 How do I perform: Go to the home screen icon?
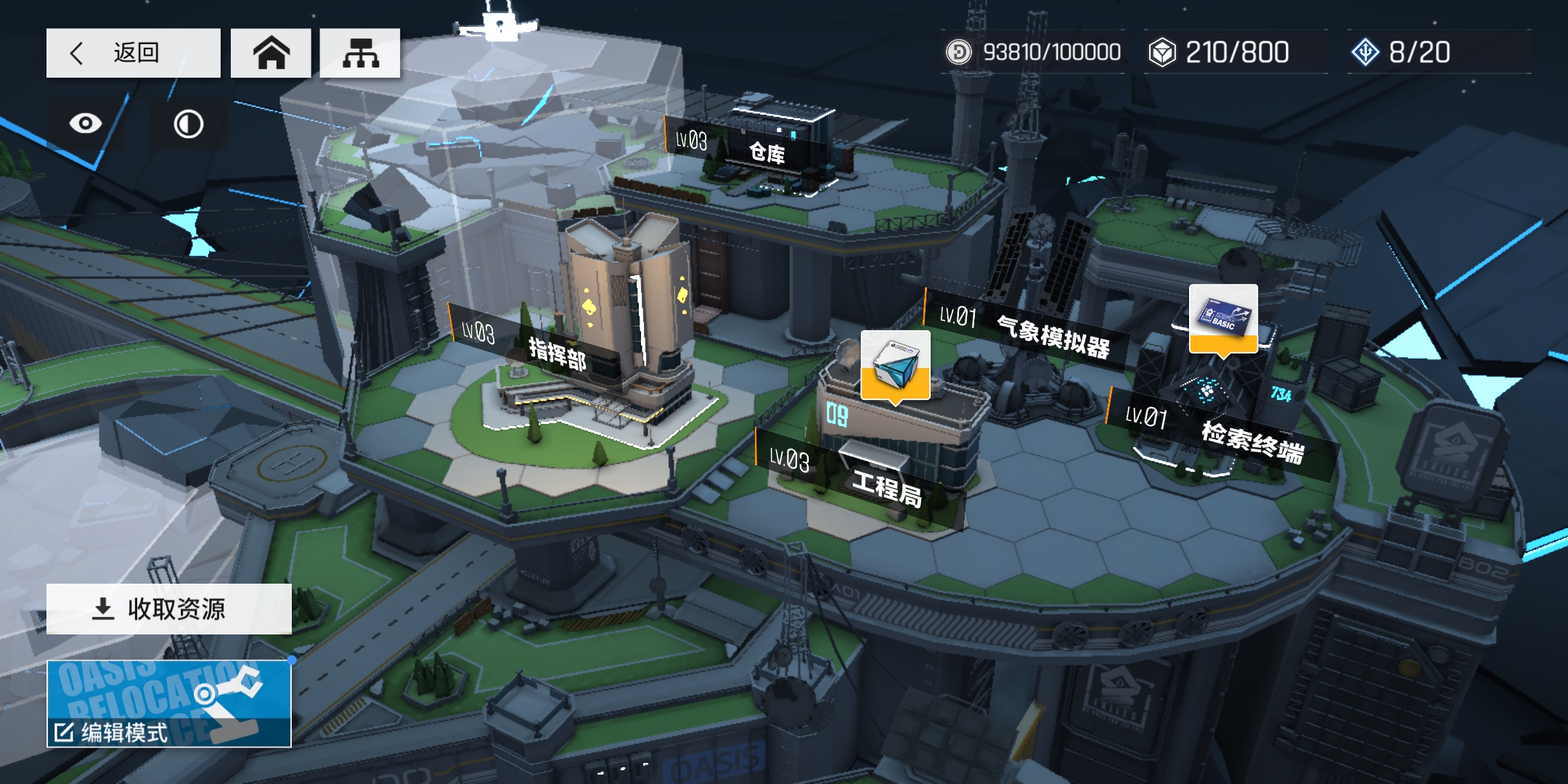click(x=271, y=53)
